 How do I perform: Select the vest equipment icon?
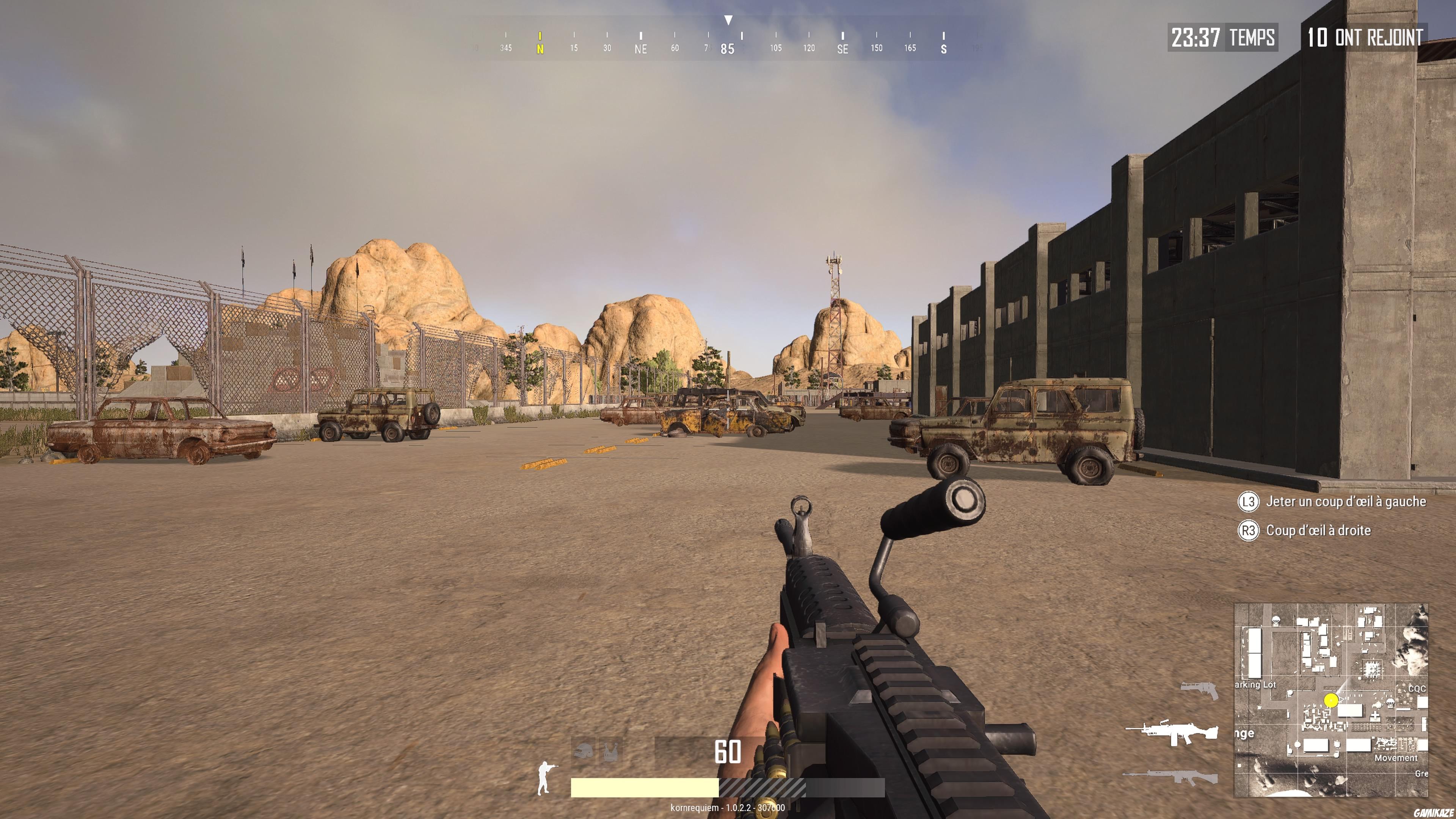(612, 752)
